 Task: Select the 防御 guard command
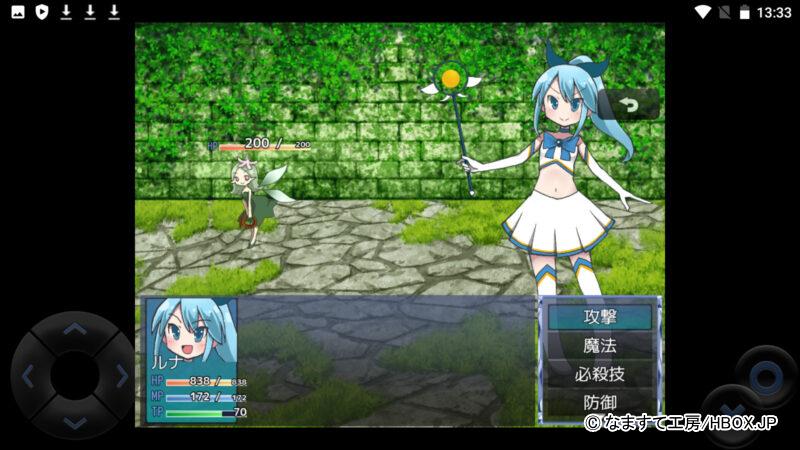600,403
